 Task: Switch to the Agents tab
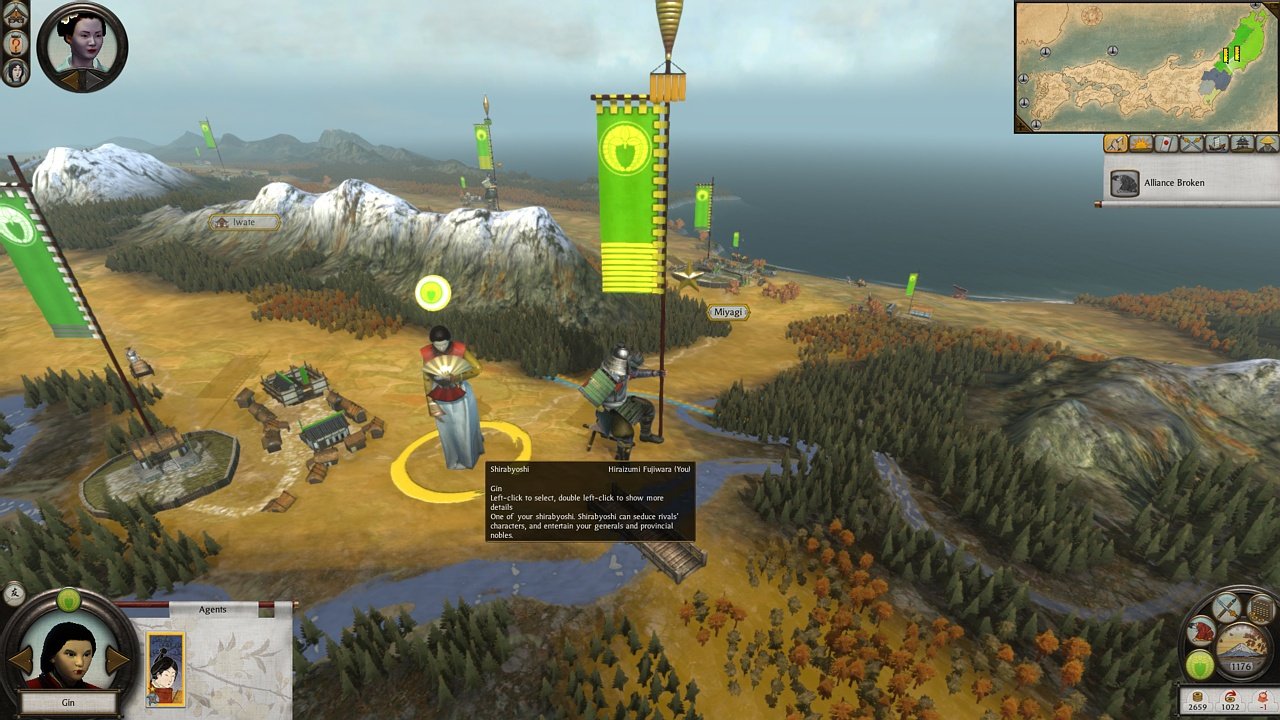click(x=212, y=609)
